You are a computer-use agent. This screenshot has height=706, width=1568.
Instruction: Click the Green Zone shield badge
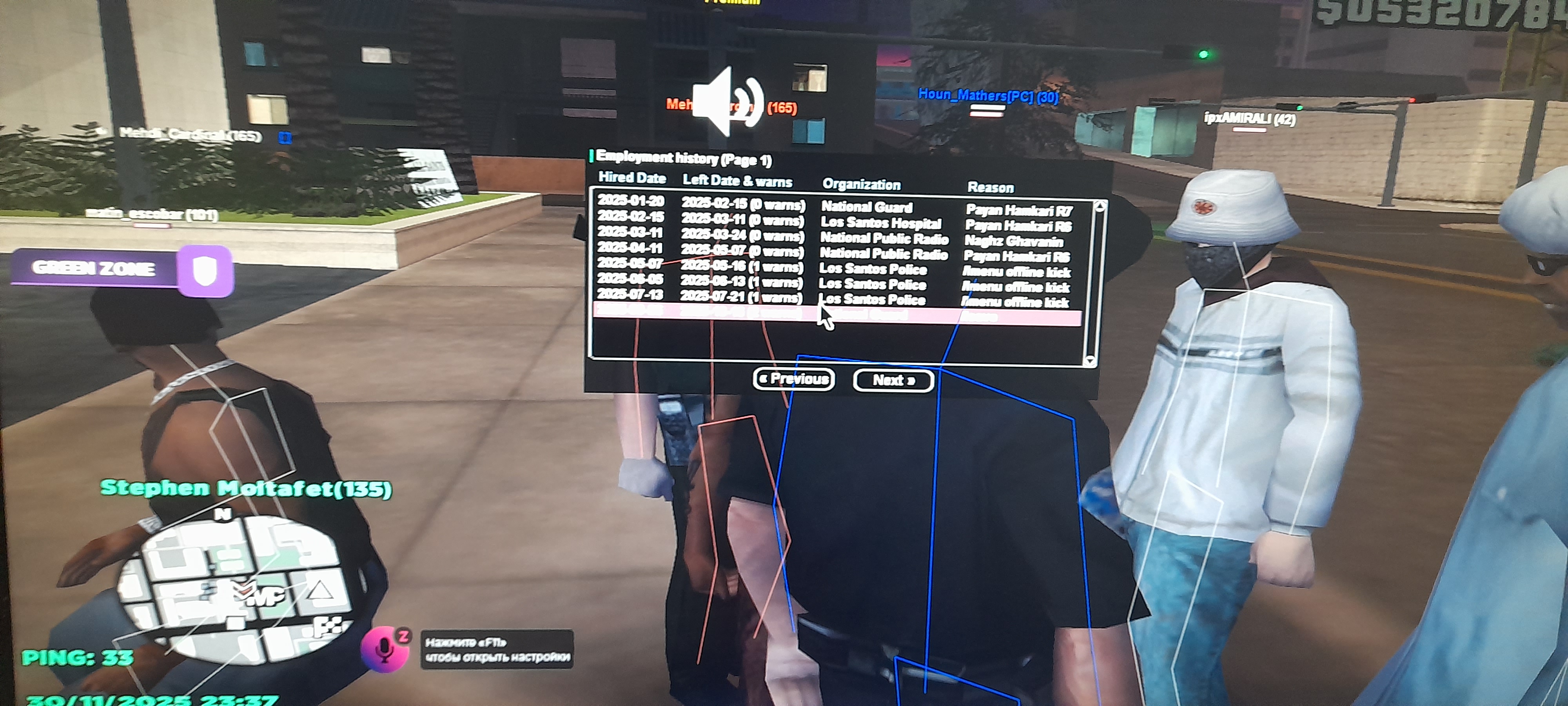205,271
